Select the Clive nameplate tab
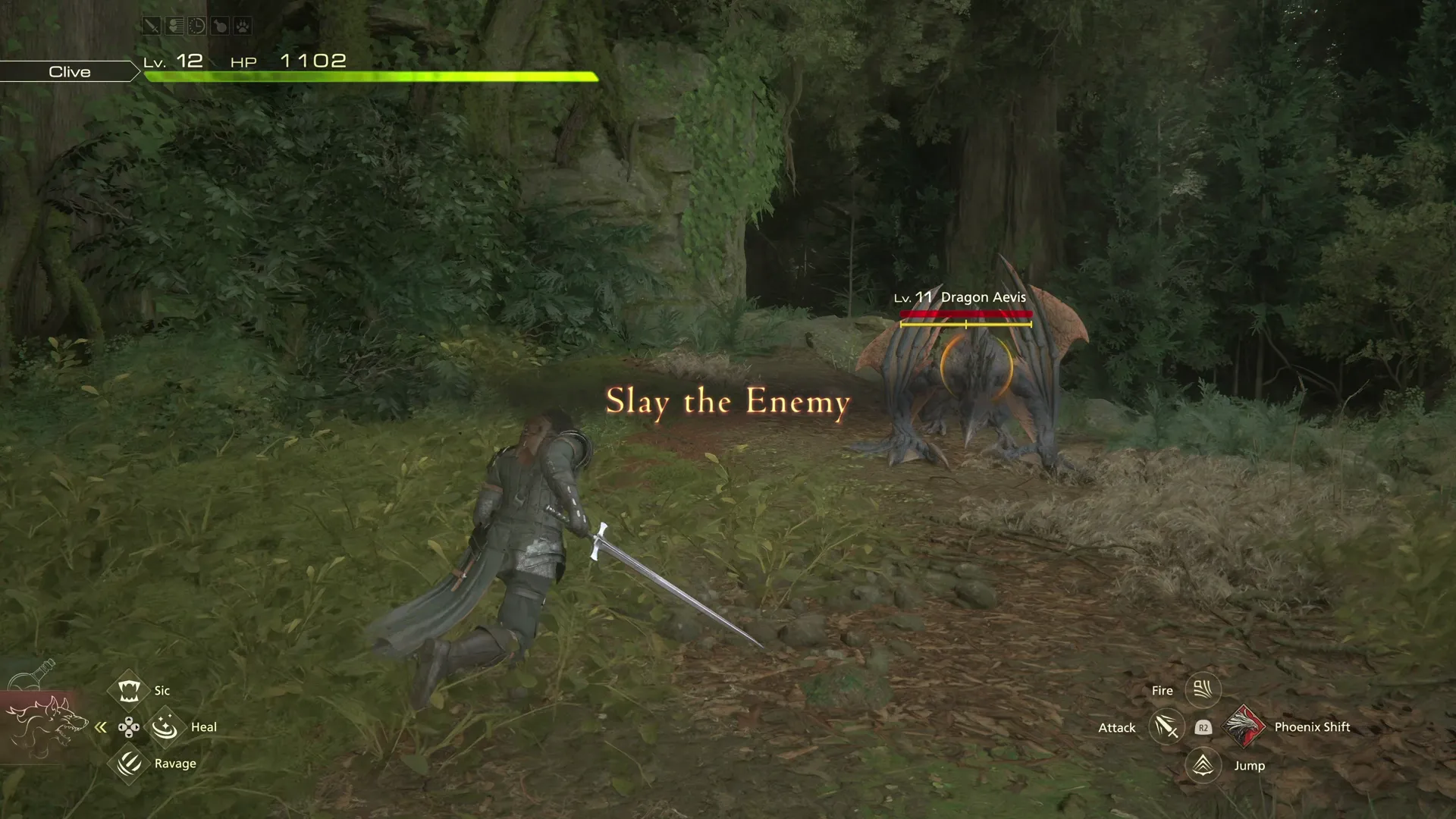1456x819 pixels. click(x=69, y=71)
